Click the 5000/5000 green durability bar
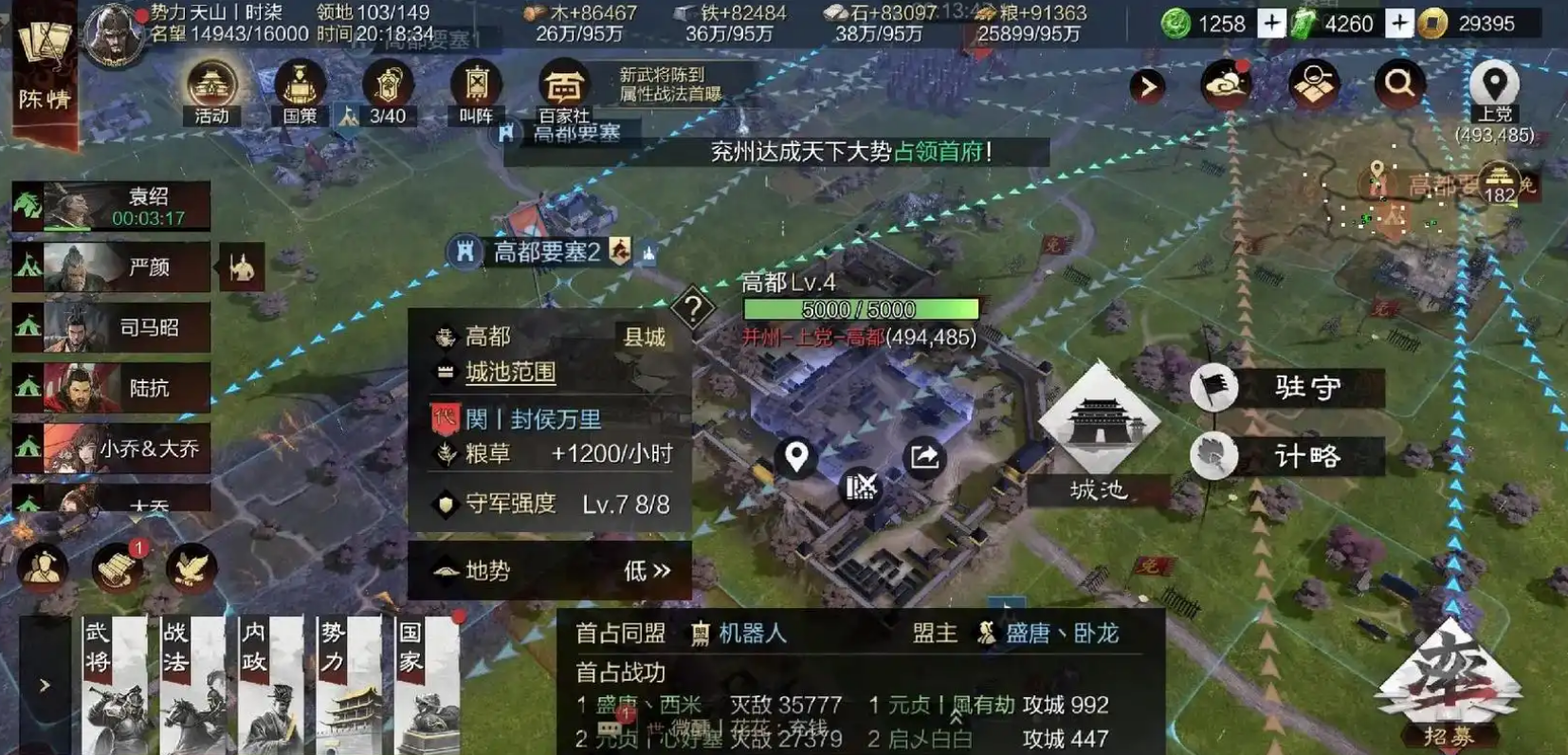This screenshot has height=755, width=1568. point(860,309)
